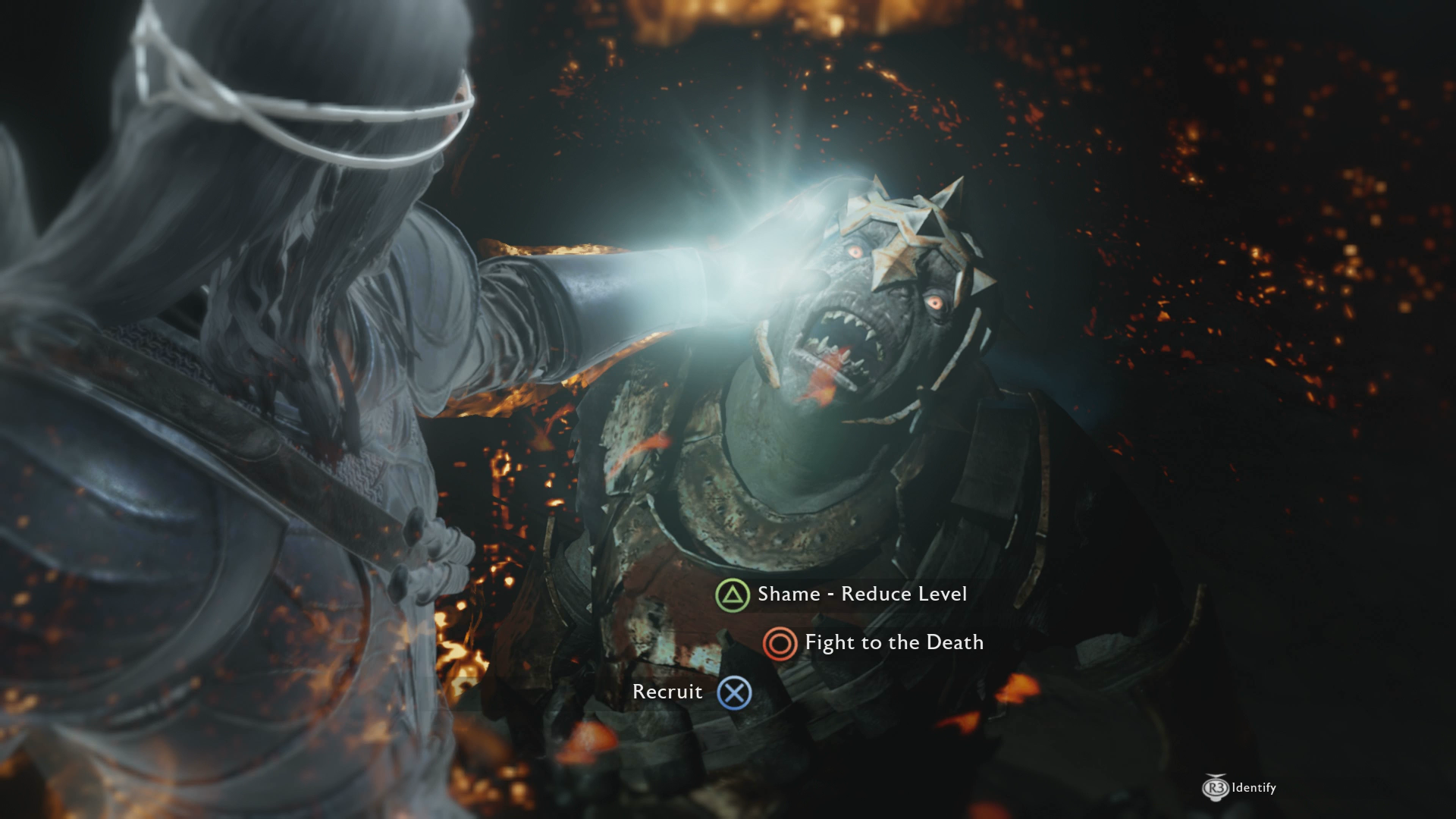The image size is (1456, 819).
Task: Choose the Cross icon beside Recruit
Action: pos(734,692)
